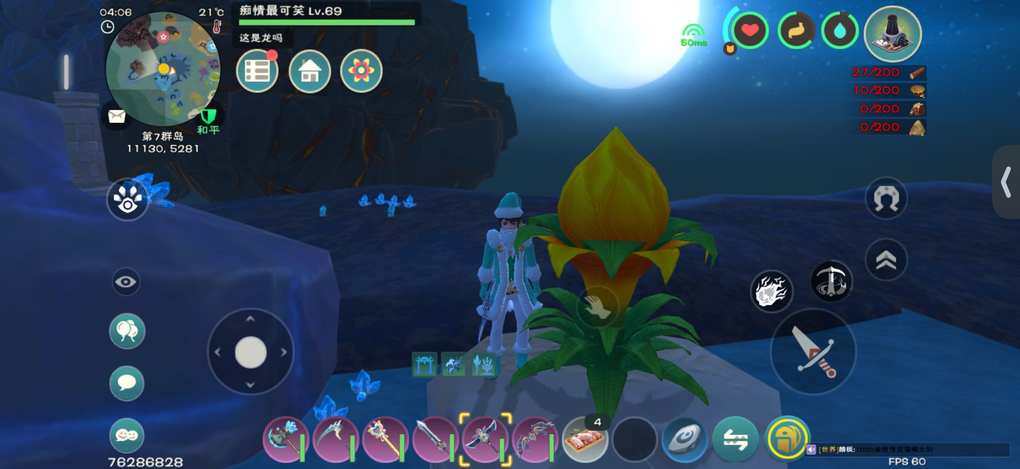Image resolution: width=1020 pixels, height=469 pixels.
Task: Select the raw meat food slot
Action: [x=585, y=438]
